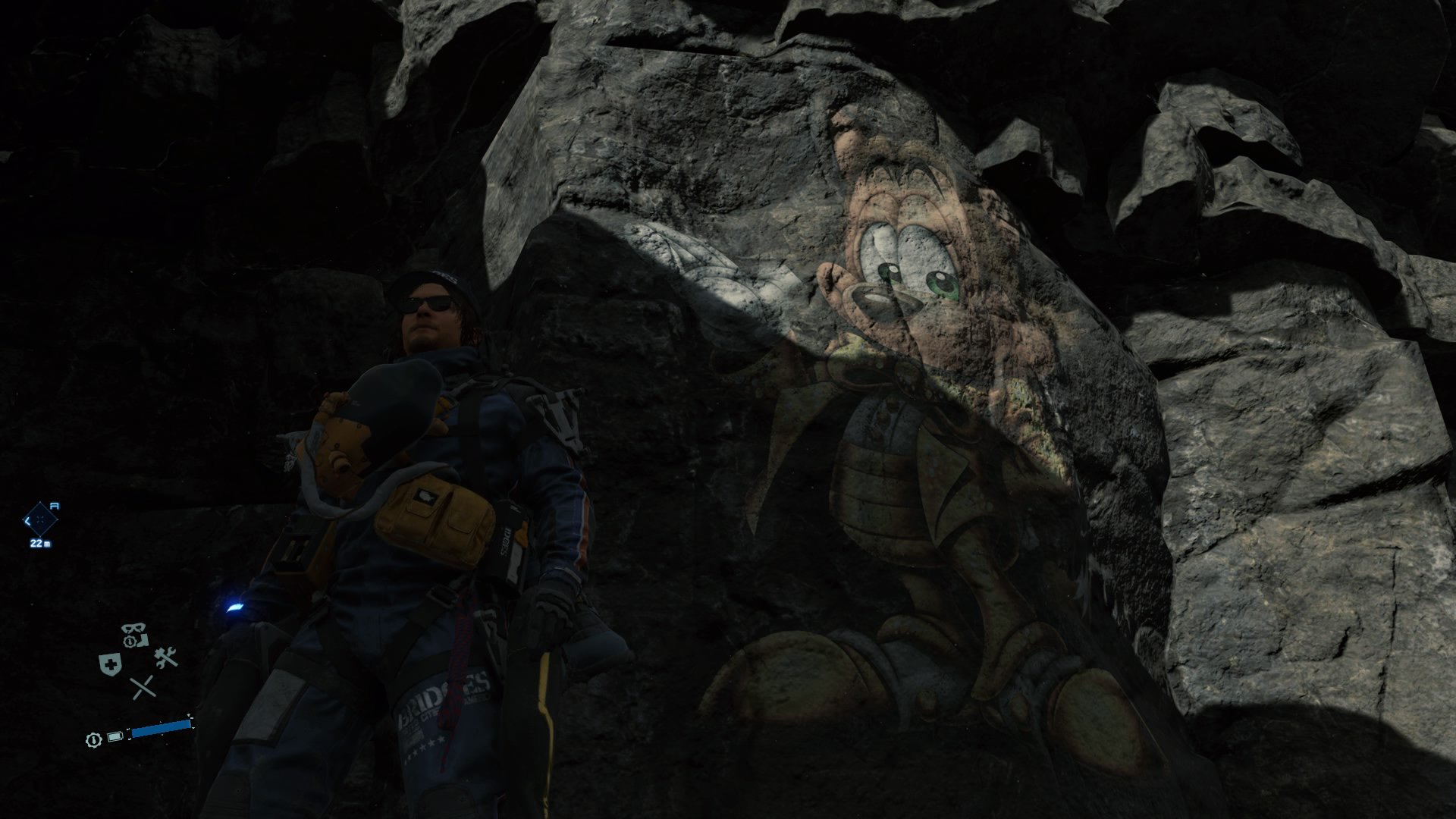Screen dimensions: 1456x819
Task: Click the gear icon beside the battery meter
Action: [93, 739]
